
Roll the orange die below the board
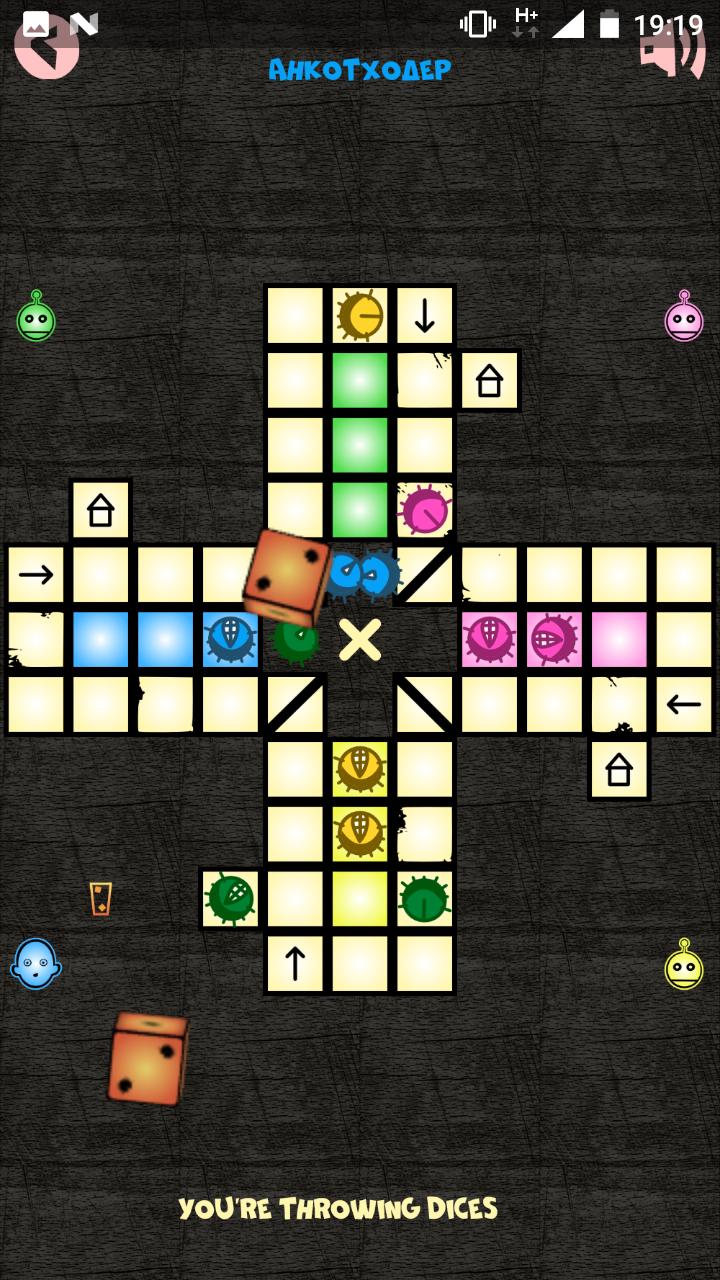pos(148,1059)
